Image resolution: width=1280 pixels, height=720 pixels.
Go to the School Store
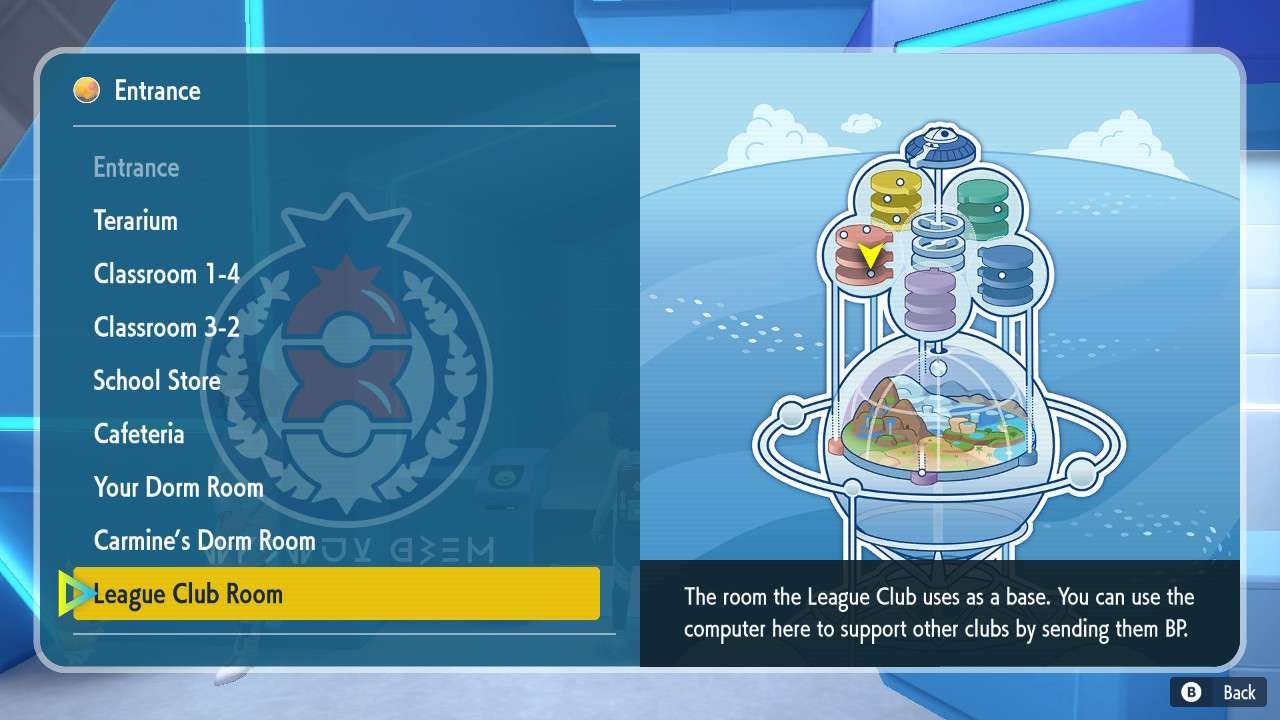point(156,380)
